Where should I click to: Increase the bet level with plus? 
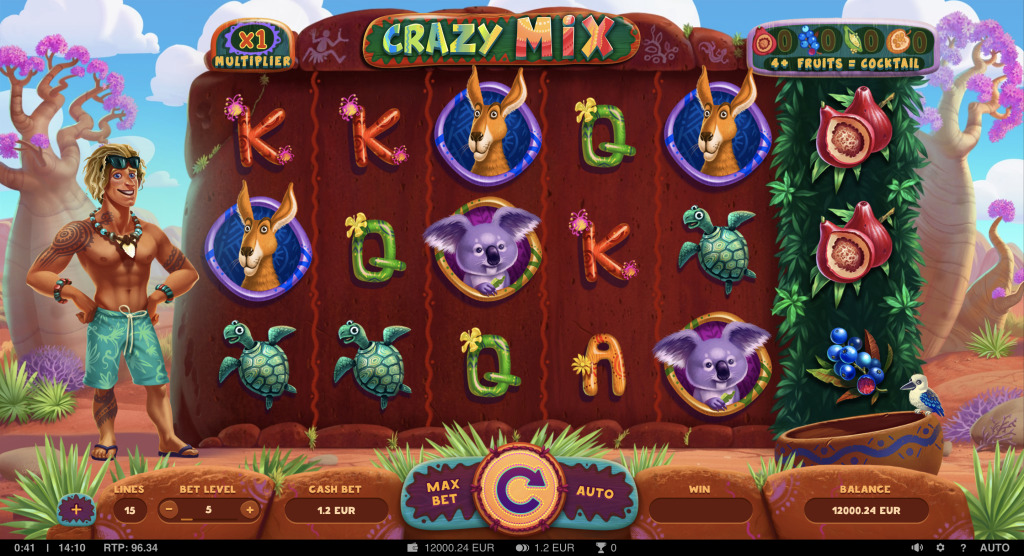point(248,509)
